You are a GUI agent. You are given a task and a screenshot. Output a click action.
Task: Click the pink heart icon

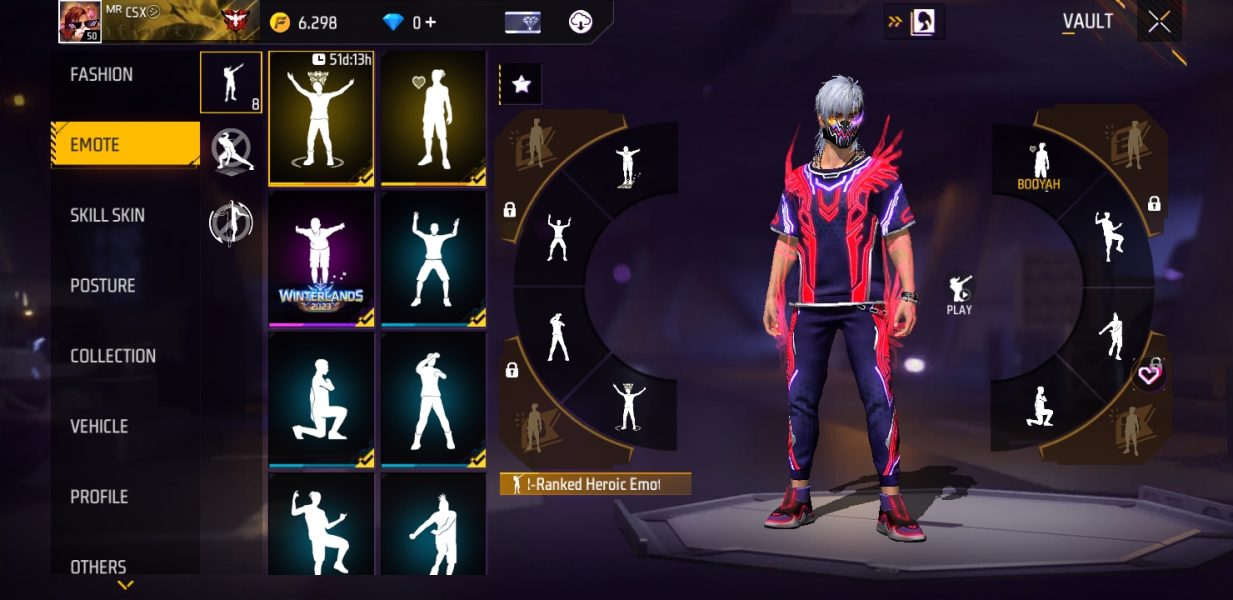(x=1149, y=375)
